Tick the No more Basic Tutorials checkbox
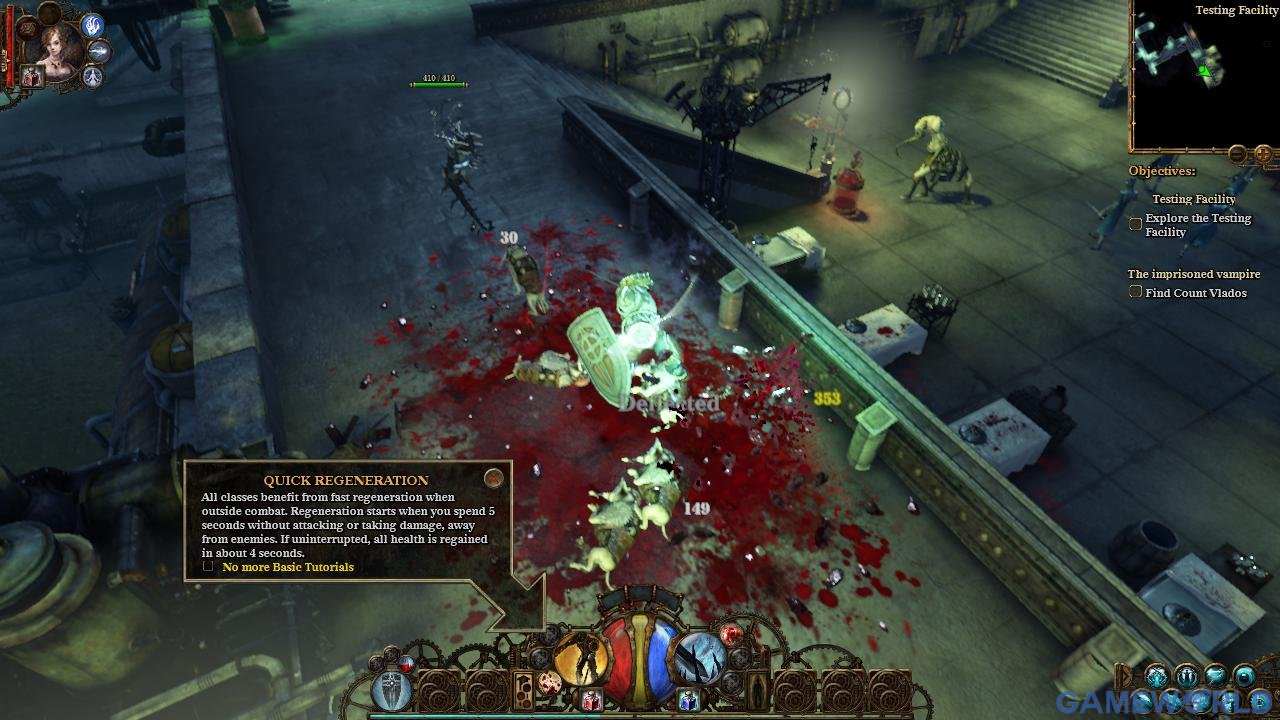 click(x=208, y=566)
